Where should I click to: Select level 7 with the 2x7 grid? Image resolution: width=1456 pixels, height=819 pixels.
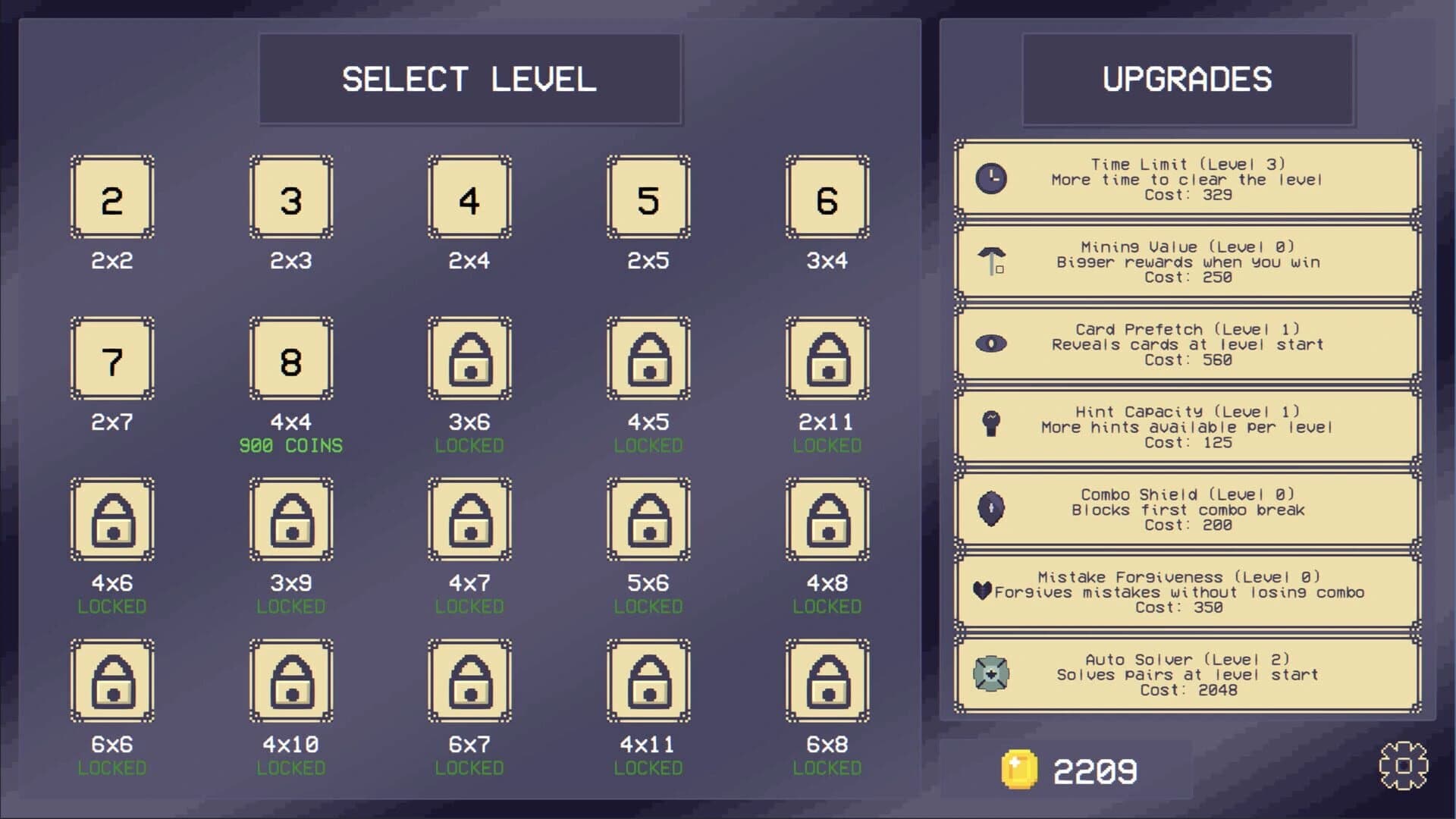(x=112, y=360)
